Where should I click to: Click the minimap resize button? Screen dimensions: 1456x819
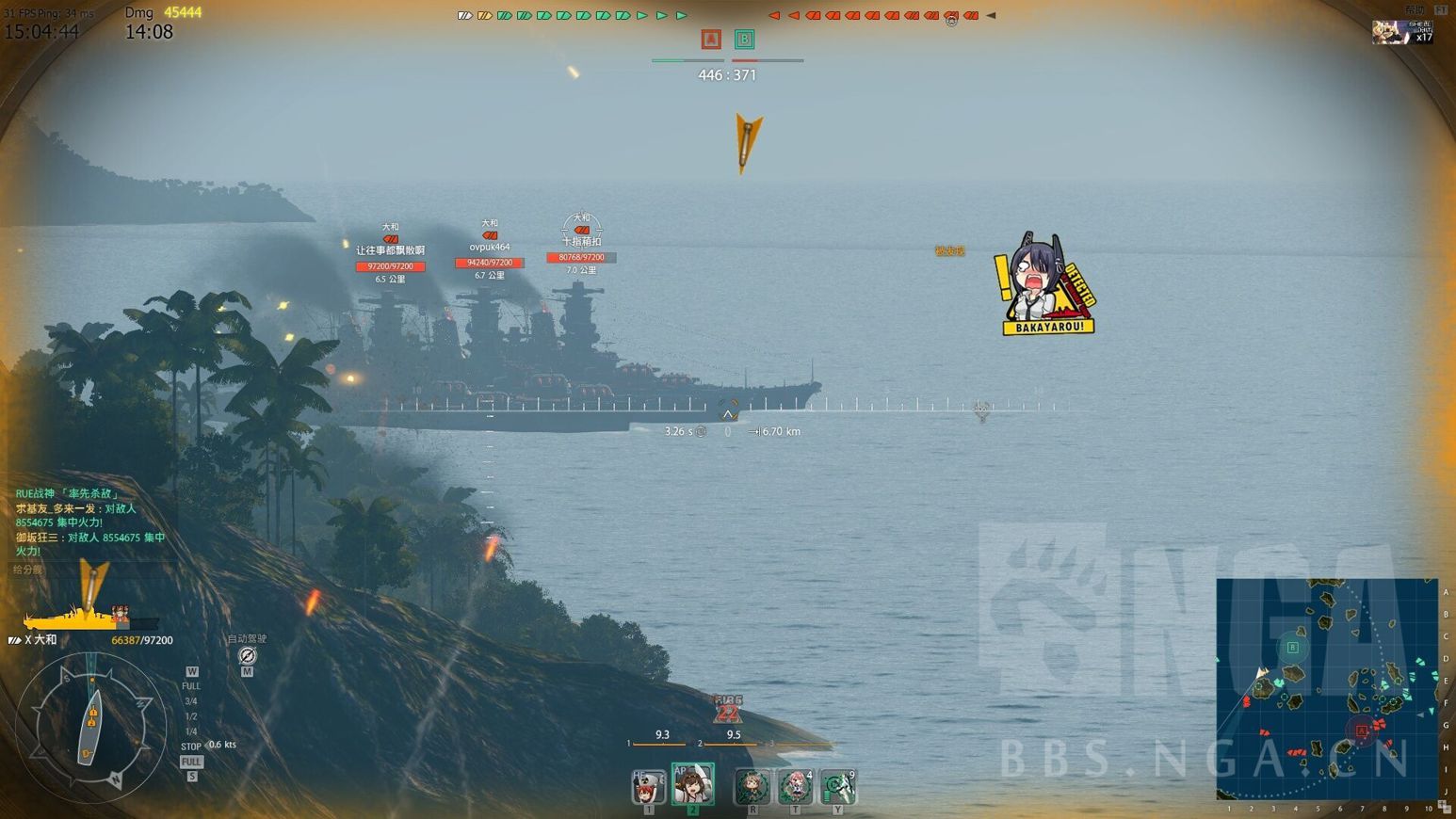coord(1444,807)
